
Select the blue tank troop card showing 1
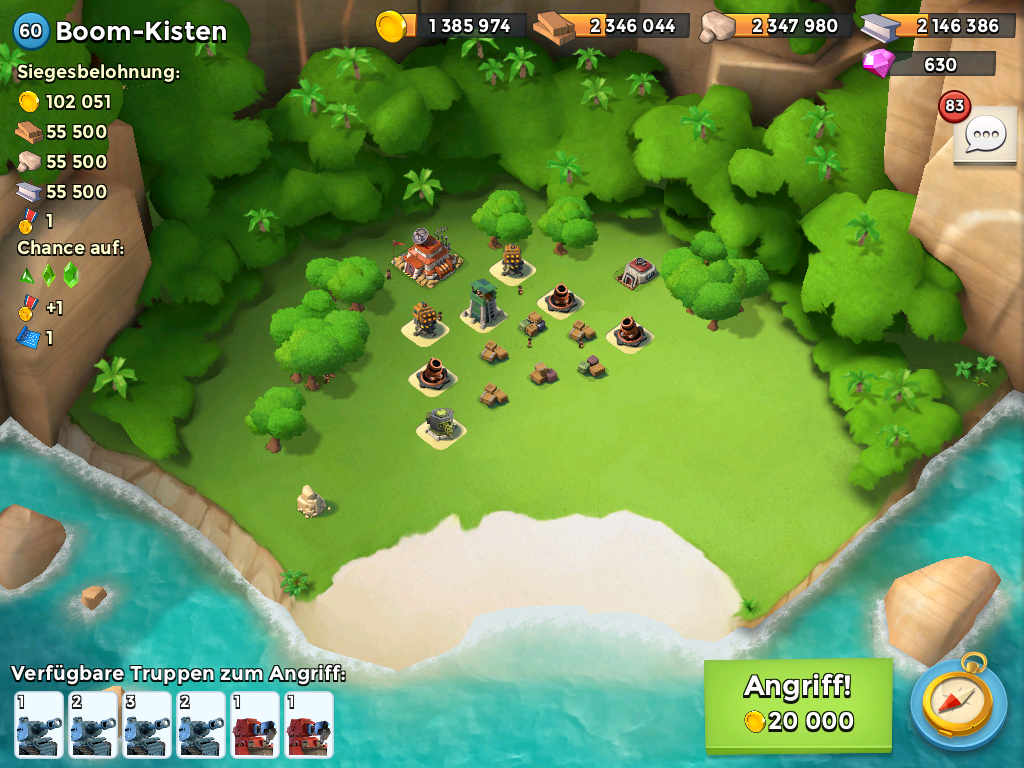click(38, 724)
